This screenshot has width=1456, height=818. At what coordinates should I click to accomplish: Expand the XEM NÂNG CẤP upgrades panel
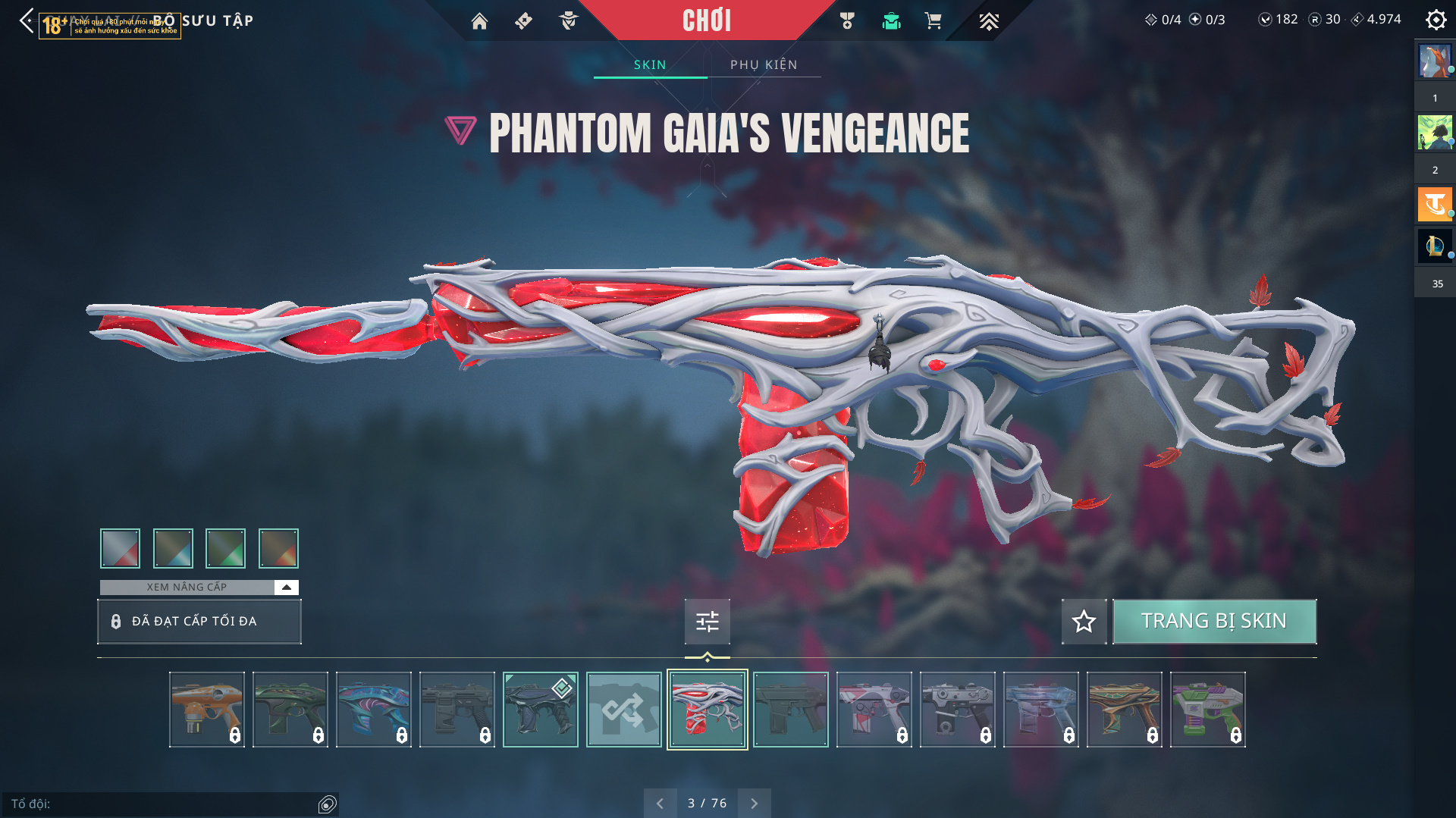coord(286,588)
